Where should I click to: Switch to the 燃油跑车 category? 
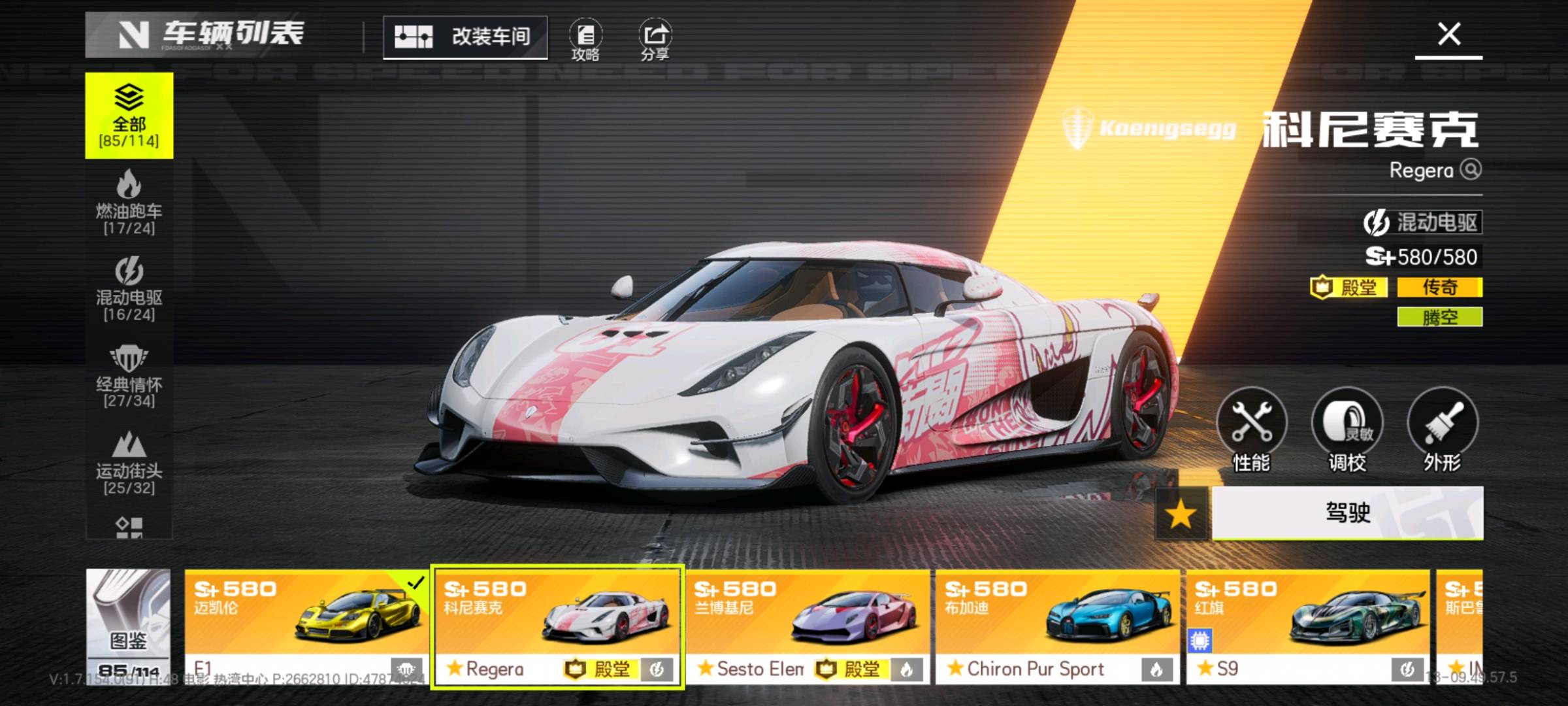click(129, 203)
